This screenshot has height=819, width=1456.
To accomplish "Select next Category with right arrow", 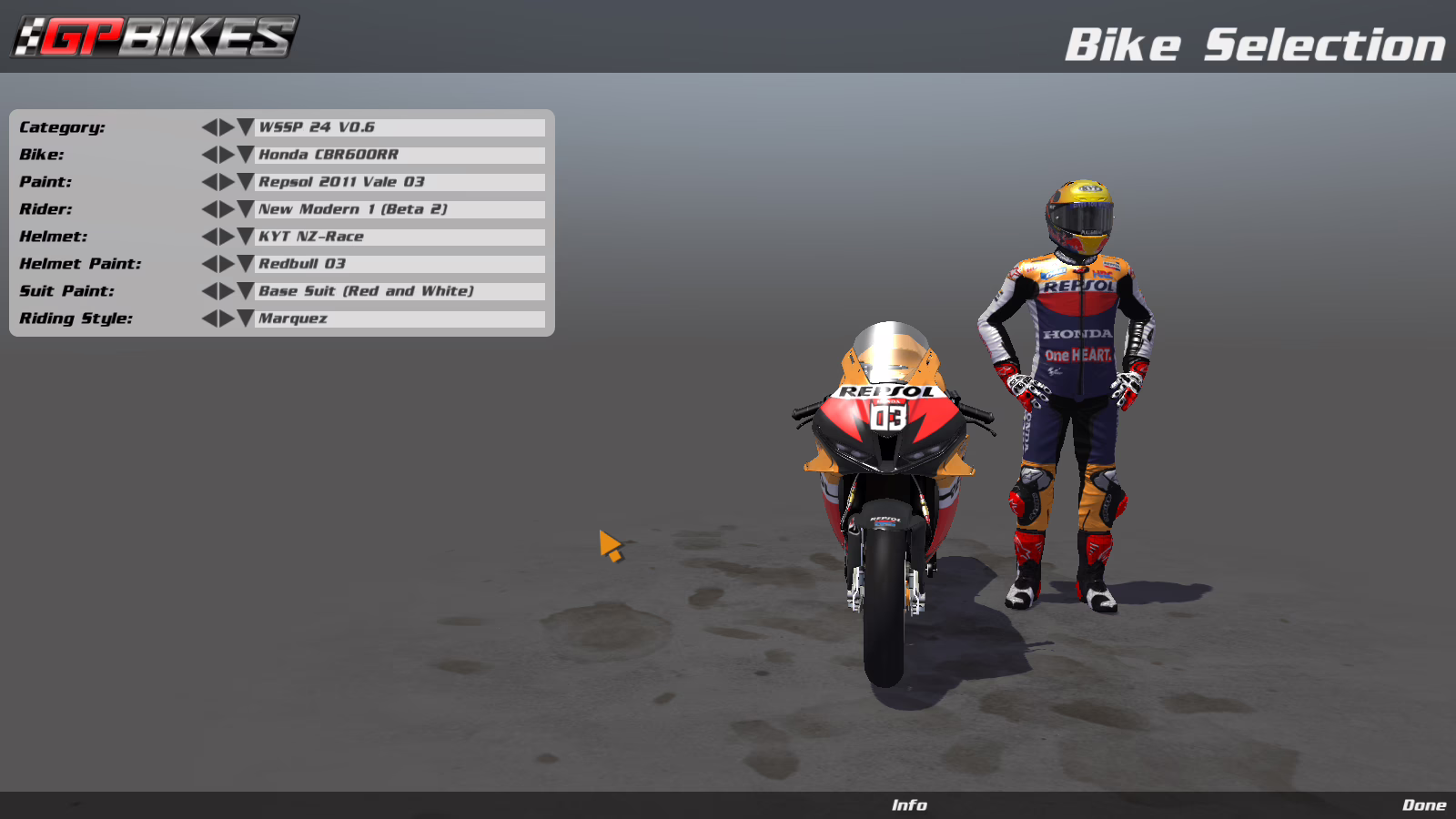I will click(227, 127).
